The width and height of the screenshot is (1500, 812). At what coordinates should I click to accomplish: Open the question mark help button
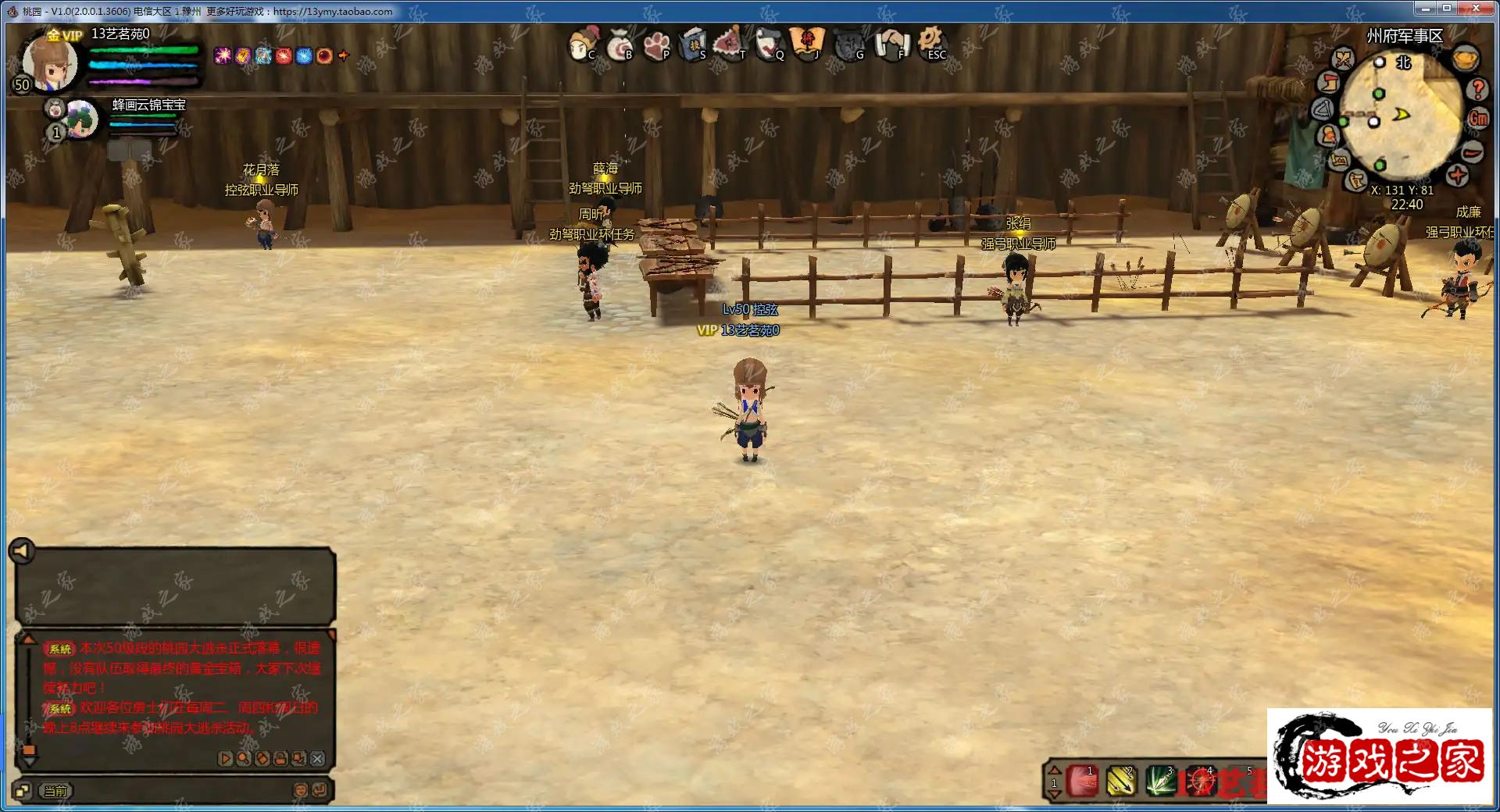click(x=1477, y=89)
